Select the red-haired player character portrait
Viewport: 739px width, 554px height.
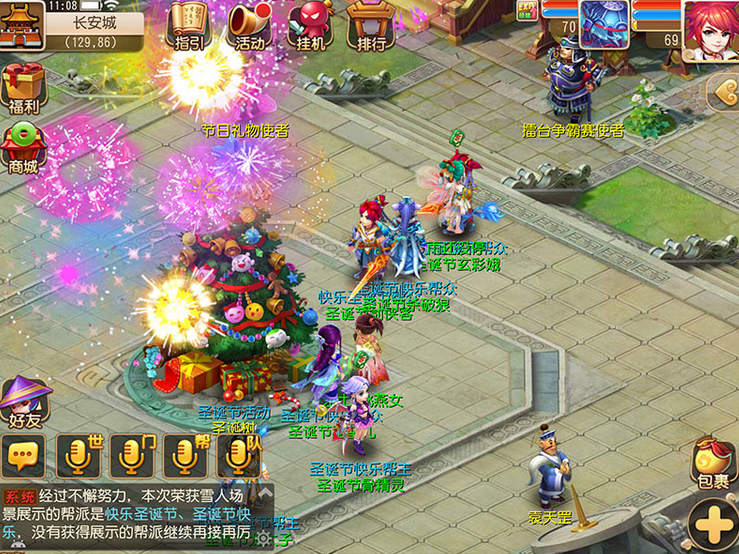pyautogui.click(x=712, y=26)
